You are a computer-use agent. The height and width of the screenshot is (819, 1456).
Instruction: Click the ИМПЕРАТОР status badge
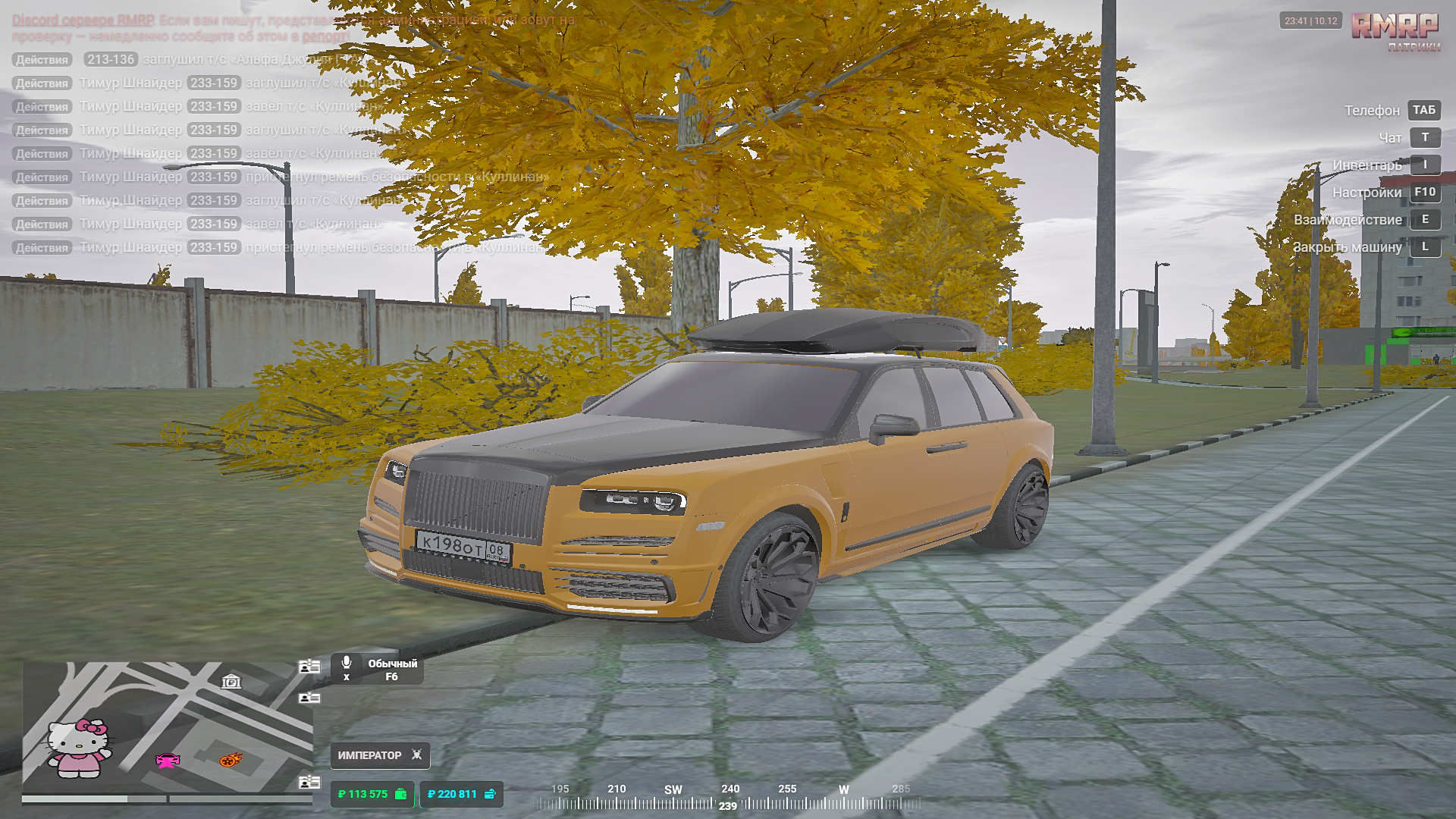point(380,755)
